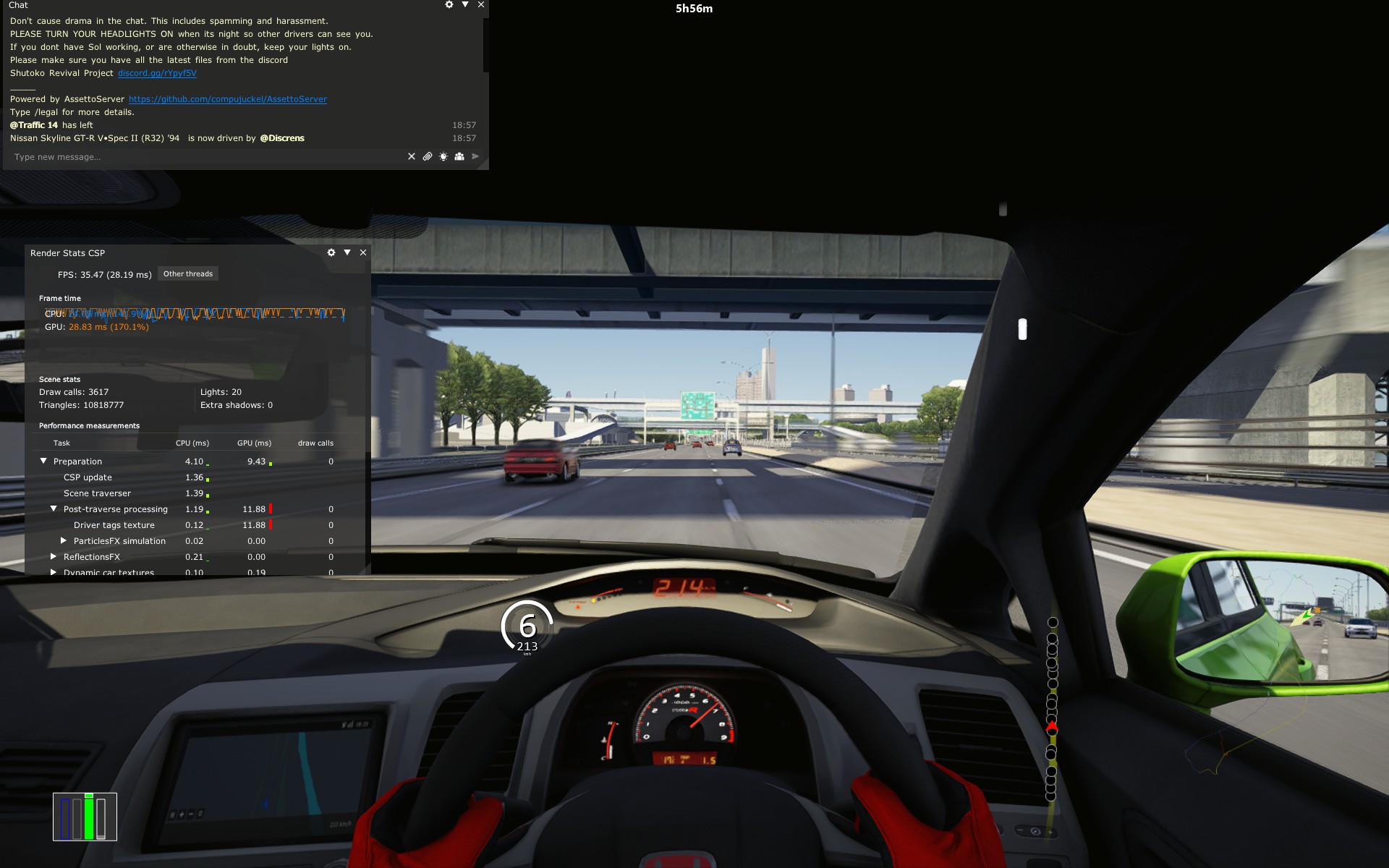Viewport: 1389px width, 868px height.
Task: Open the Chat window settings gear
Action: [449, 4]
